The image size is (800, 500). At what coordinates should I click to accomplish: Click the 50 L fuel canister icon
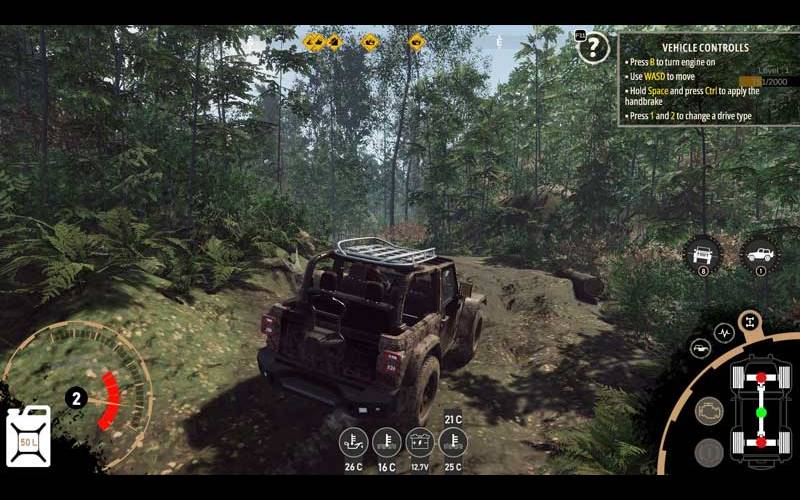[28, 436]
